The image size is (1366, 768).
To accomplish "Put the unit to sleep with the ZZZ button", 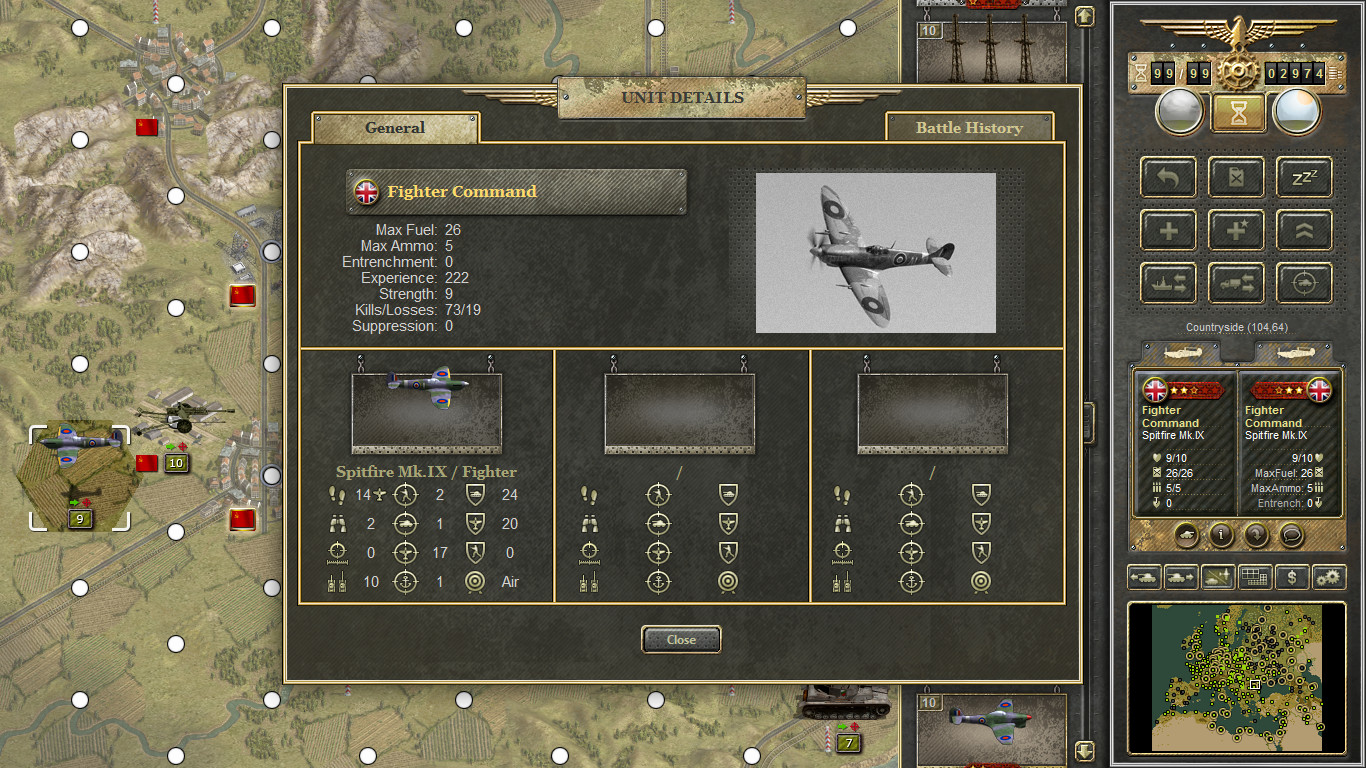I will point(1304,177).
